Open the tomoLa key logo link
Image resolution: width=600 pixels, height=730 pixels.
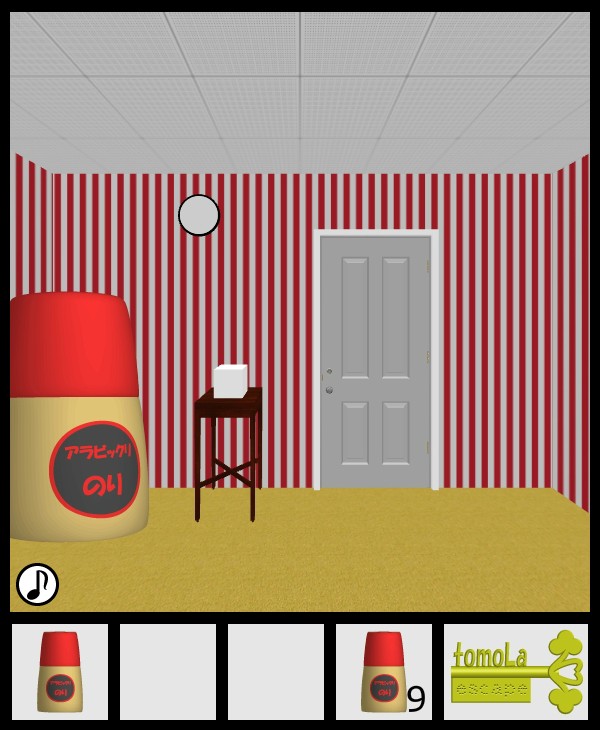516,672
